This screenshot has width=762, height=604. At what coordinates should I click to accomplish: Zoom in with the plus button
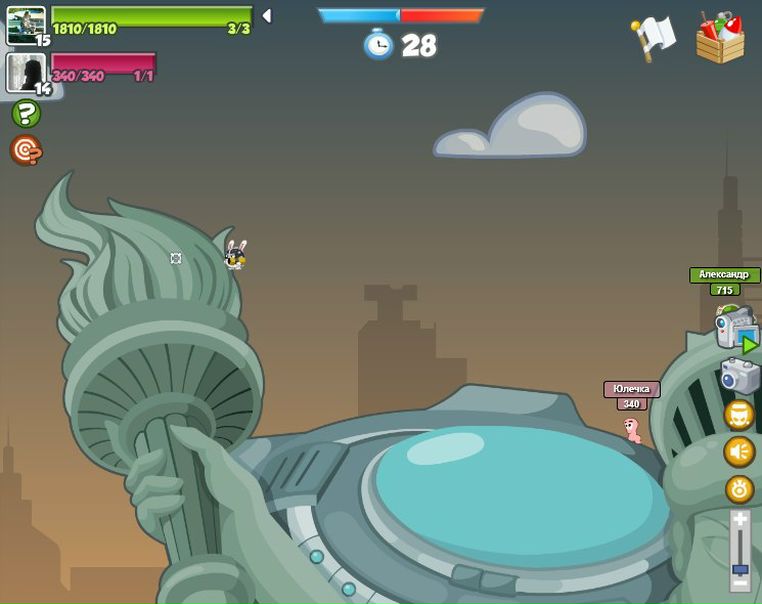(x=740, y=520)
